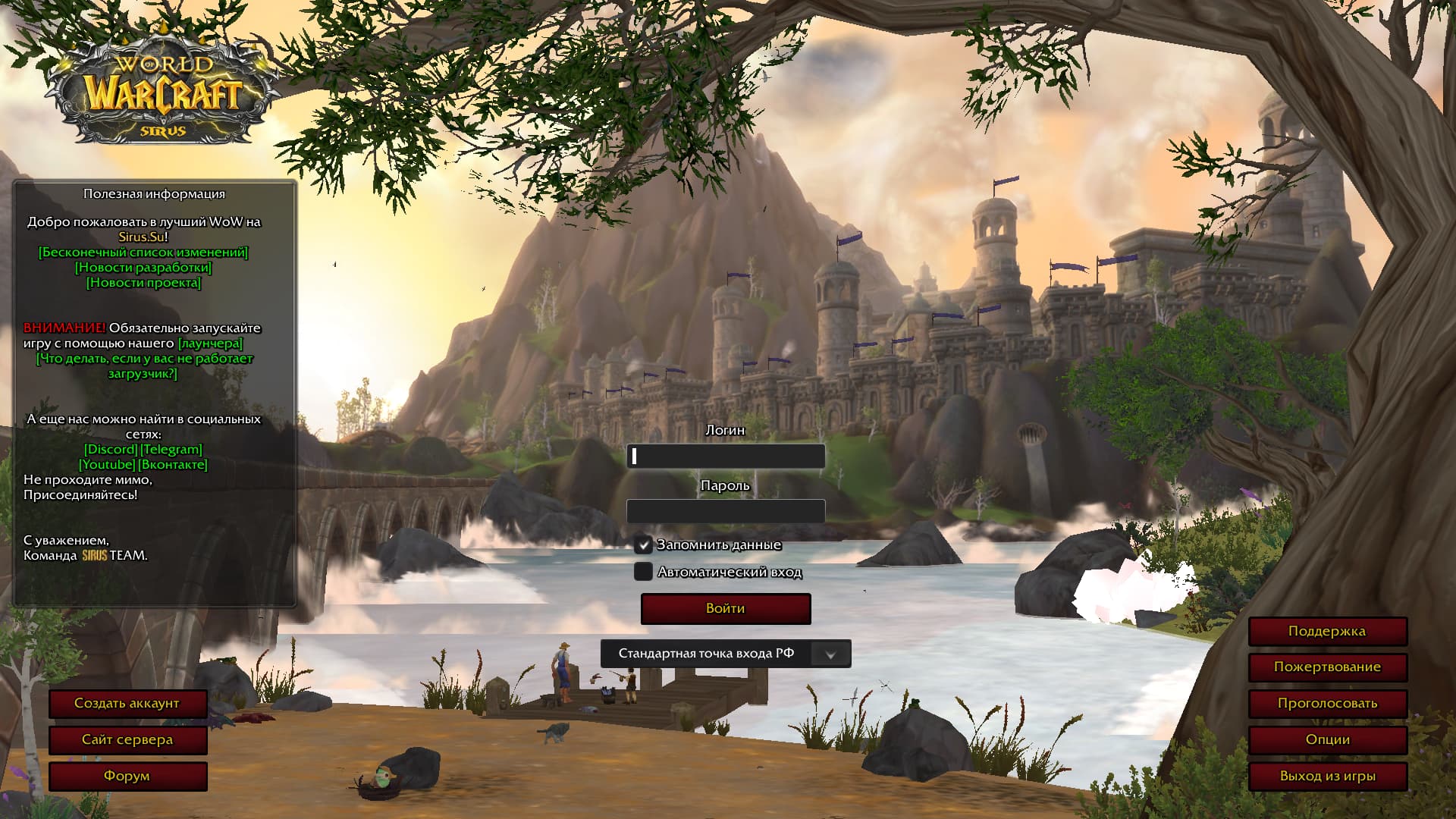Image resolution: width=1456 pixels, height=819 pixels.
Task: Open the Сайт сервера button
Action: tap(127, 740)
